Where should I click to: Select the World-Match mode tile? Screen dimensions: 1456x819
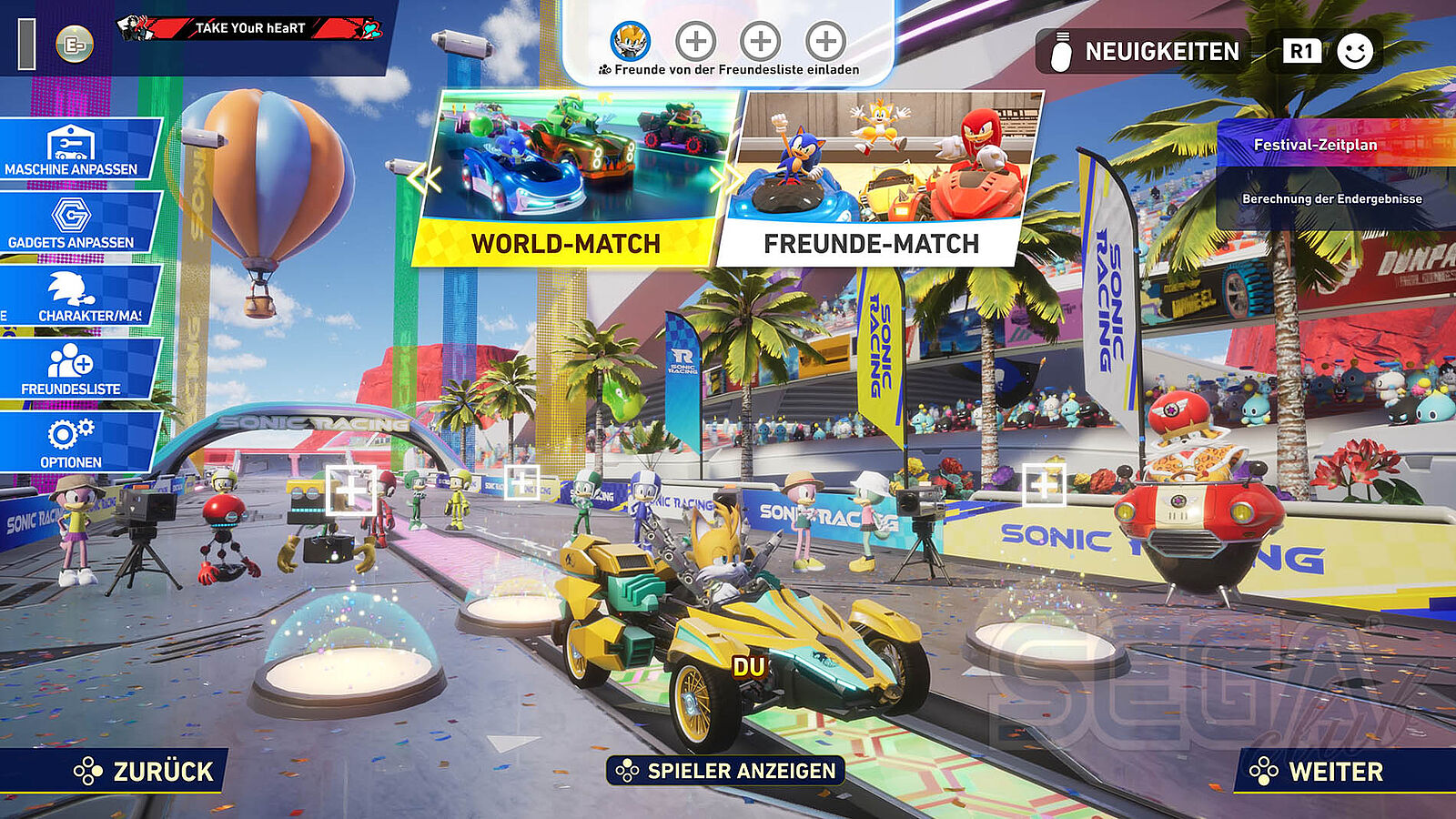[x=566, y=179]
